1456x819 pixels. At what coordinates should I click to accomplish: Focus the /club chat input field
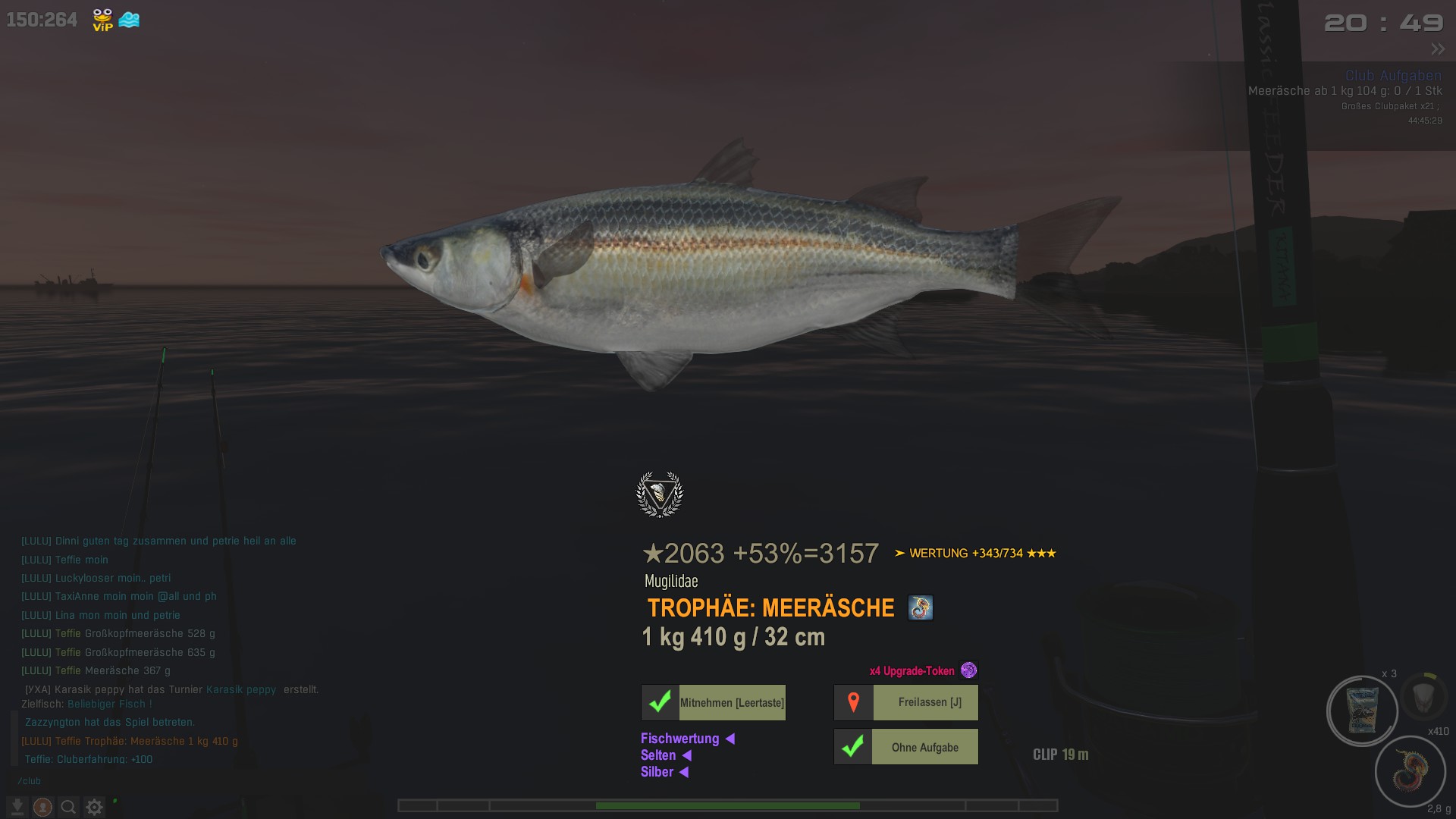pyautogui.click(x=152, y=781)
